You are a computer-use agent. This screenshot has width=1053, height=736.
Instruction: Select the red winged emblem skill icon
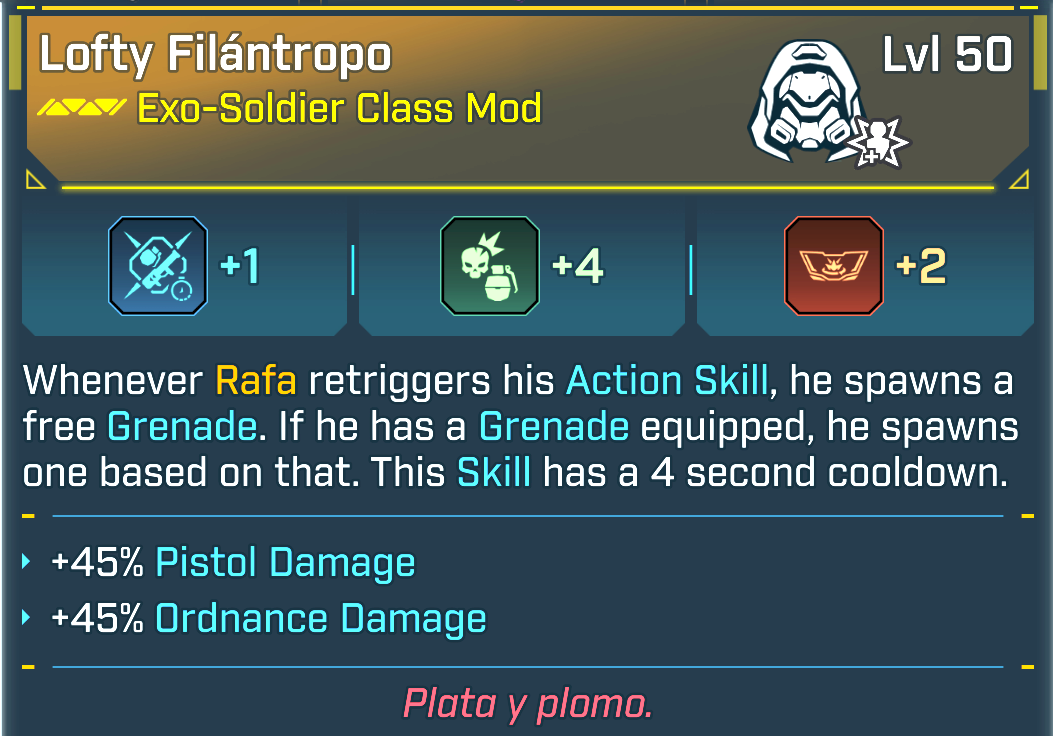pyautogui.click(x=834, y=266)
